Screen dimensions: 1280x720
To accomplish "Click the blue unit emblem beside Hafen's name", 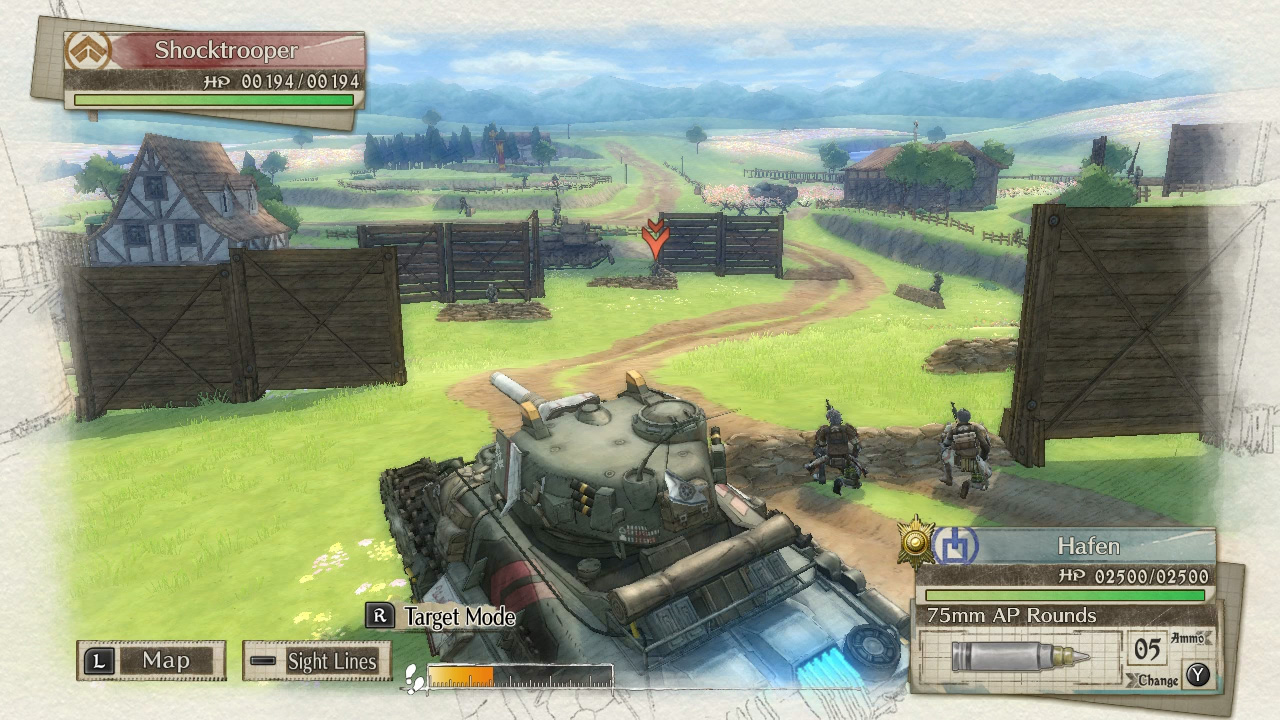I will click(x=959, y=546).
